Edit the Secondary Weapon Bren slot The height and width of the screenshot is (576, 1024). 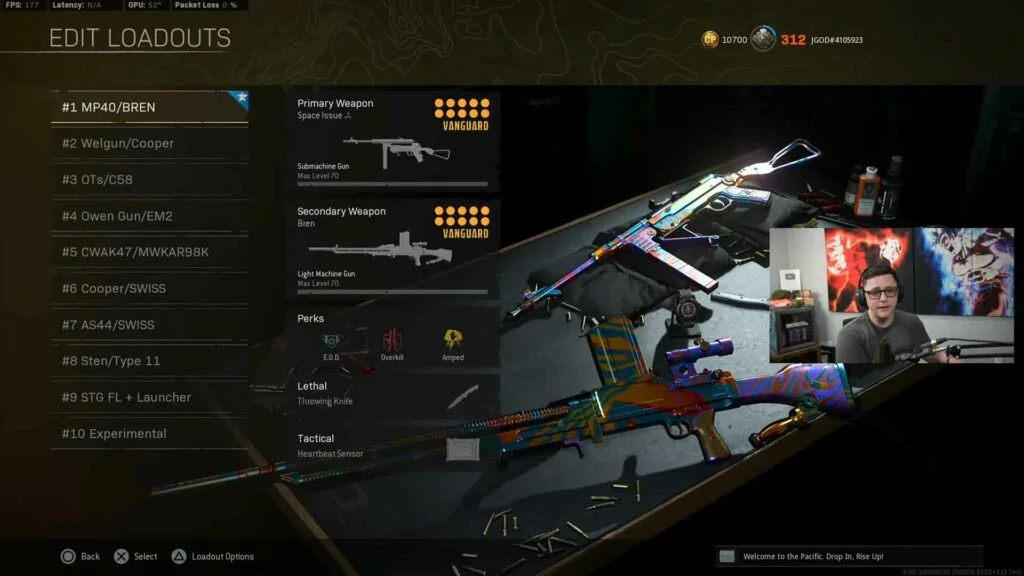coord(392,249)
